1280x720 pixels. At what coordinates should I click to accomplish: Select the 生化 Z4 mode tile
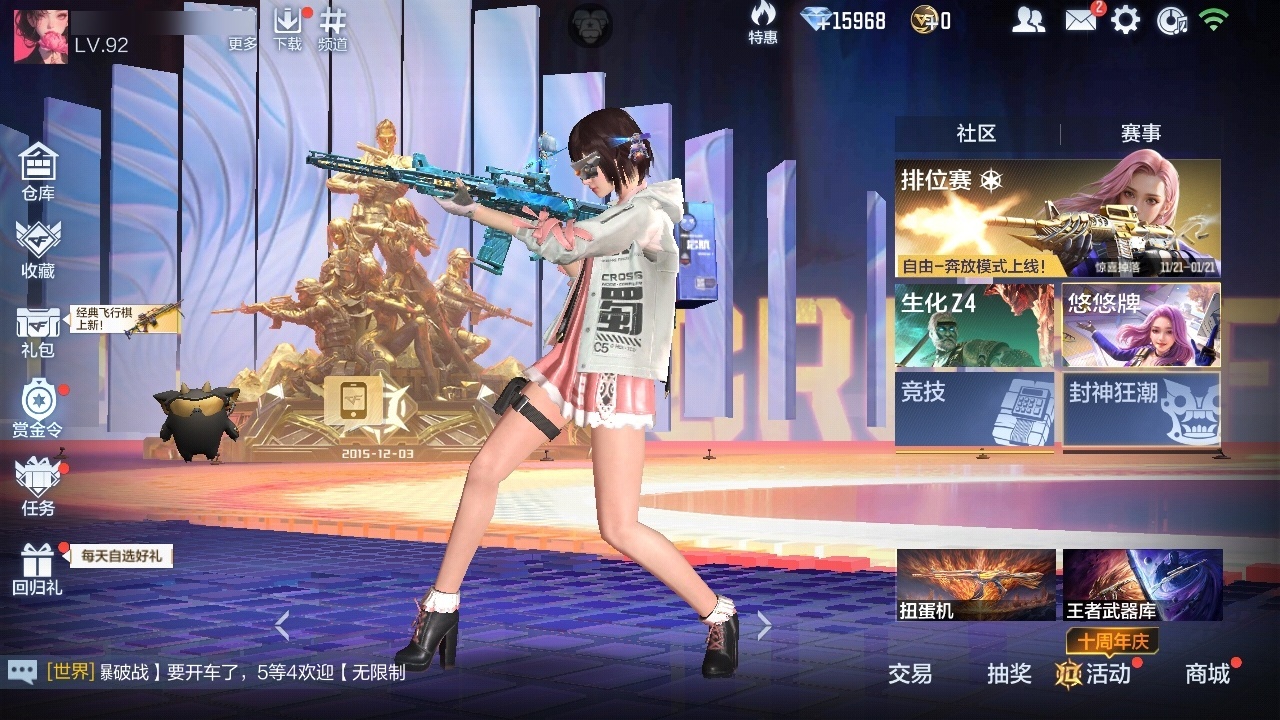(x=974, y=326)
